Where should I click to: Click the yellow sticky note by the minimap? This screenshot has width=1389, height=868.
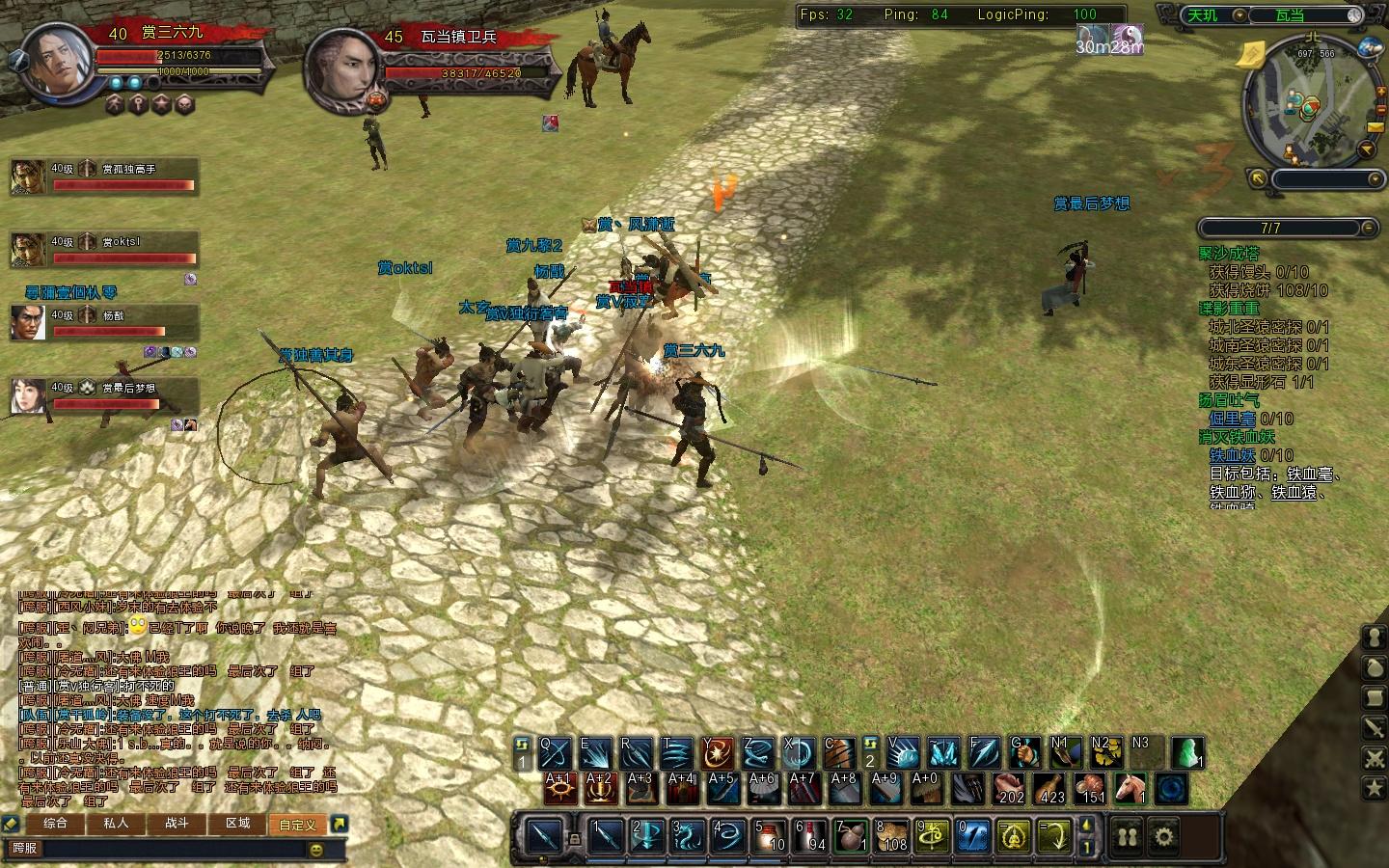coord(1254,53)
